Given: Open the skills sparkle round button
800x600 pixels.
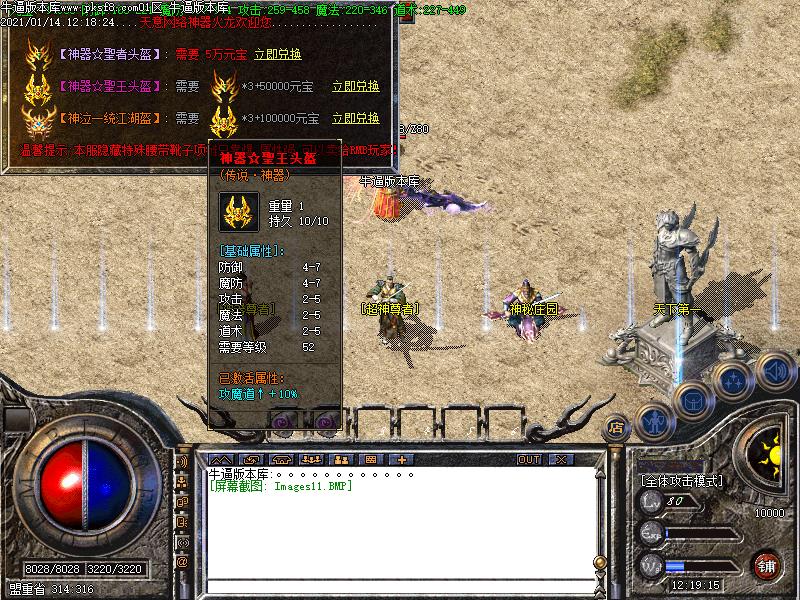Looking at the screenshot, I should 733,381.
